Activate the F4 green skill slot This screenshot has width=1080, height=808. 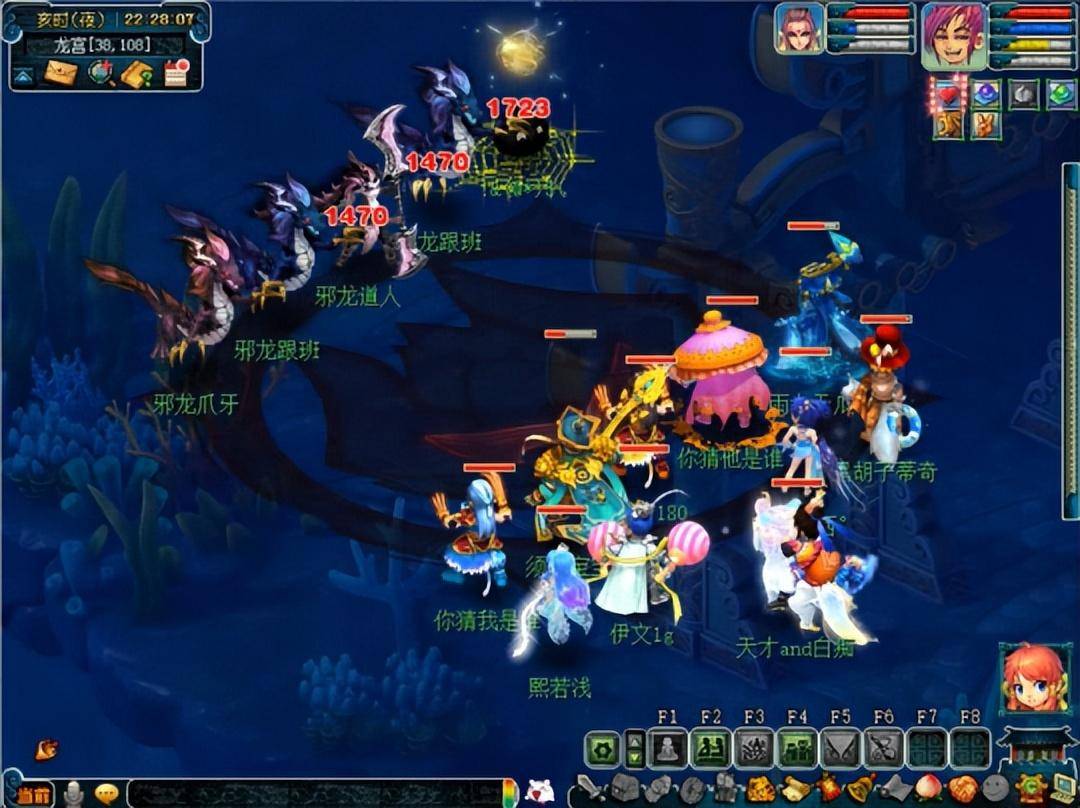(x=797, y=748)
